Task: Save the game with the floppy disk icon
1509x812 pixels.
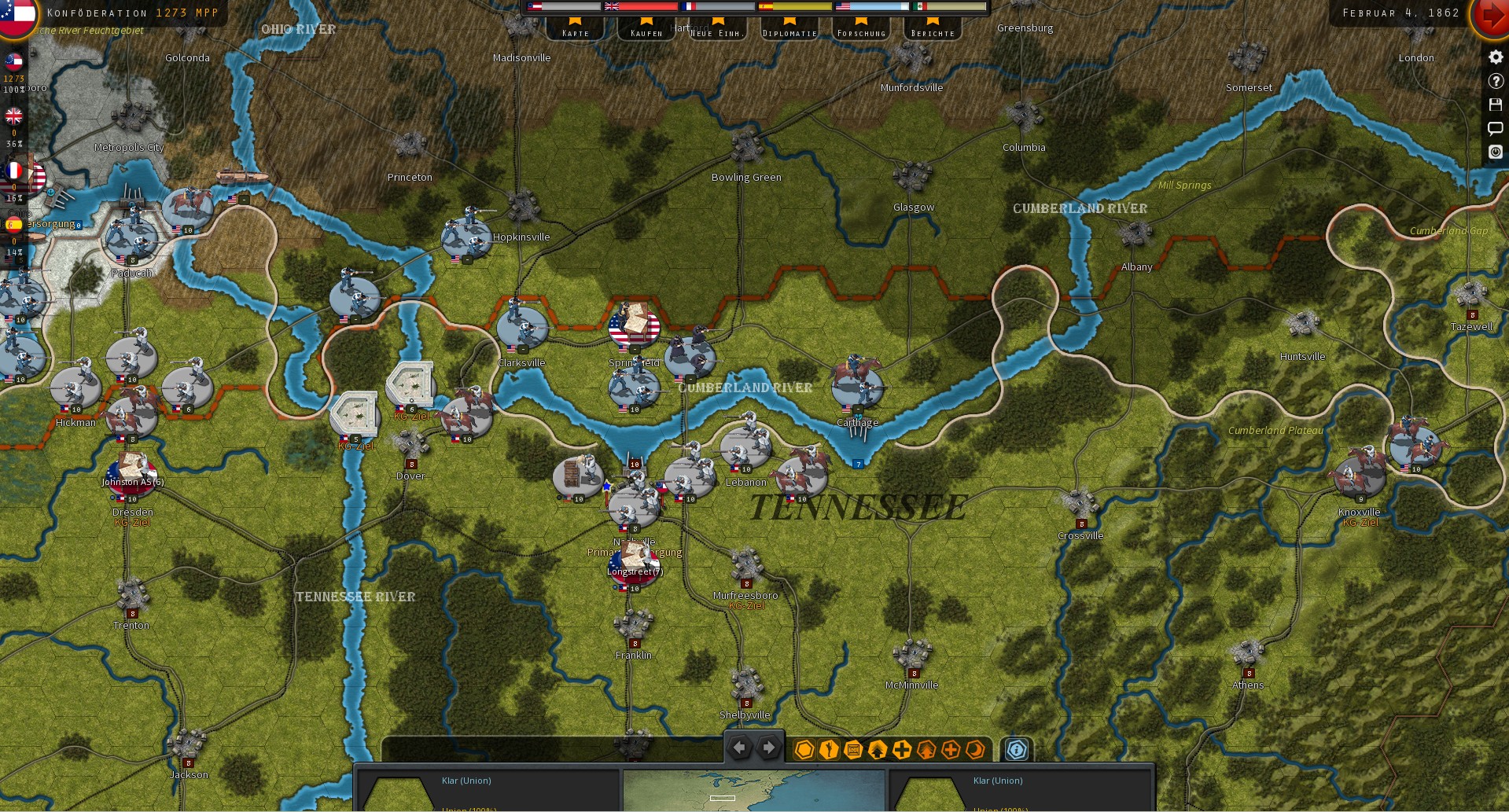Action: pyautogui.click(x=1495, y=105)
